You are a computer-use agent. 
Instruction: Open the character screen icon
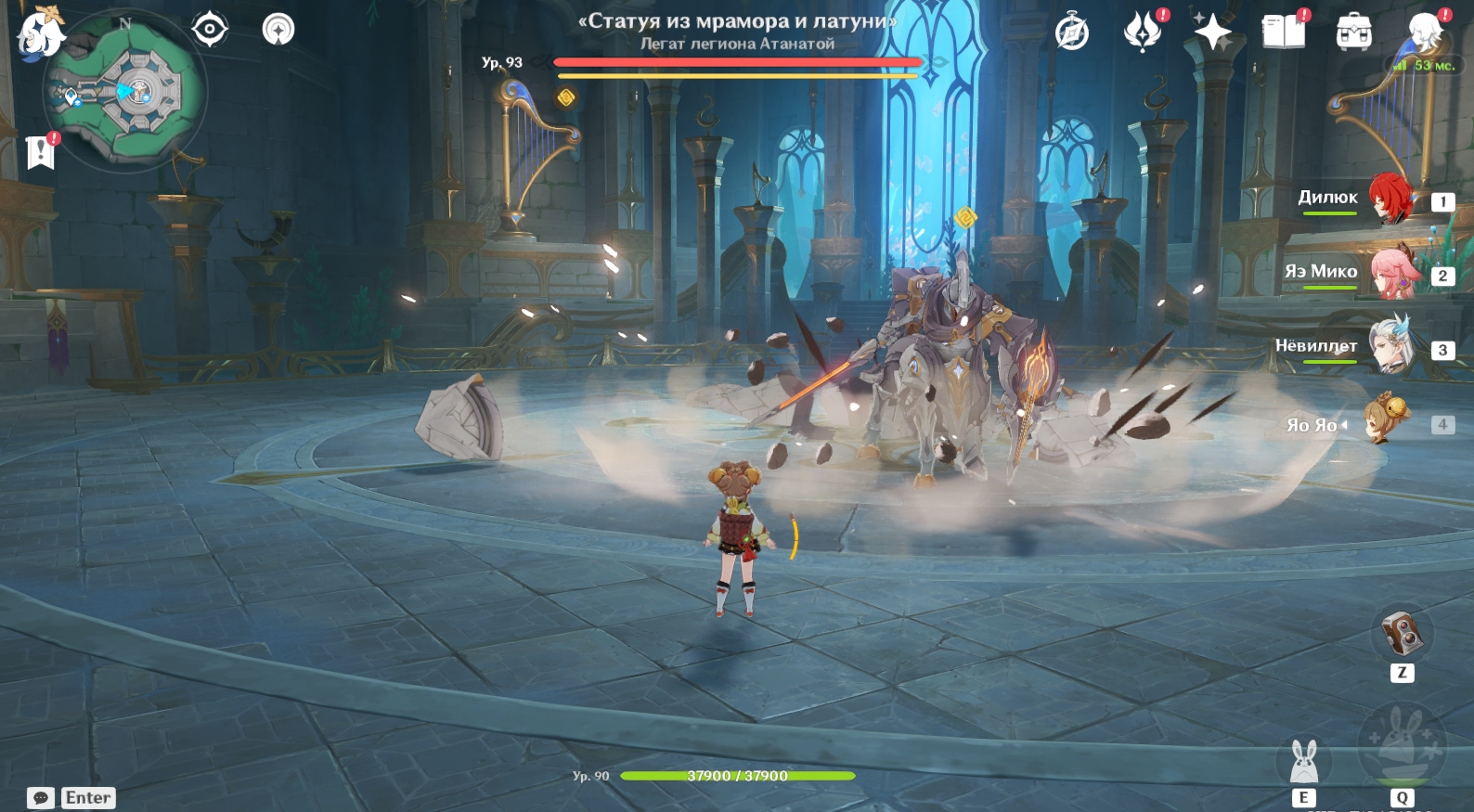(1424, 32)
